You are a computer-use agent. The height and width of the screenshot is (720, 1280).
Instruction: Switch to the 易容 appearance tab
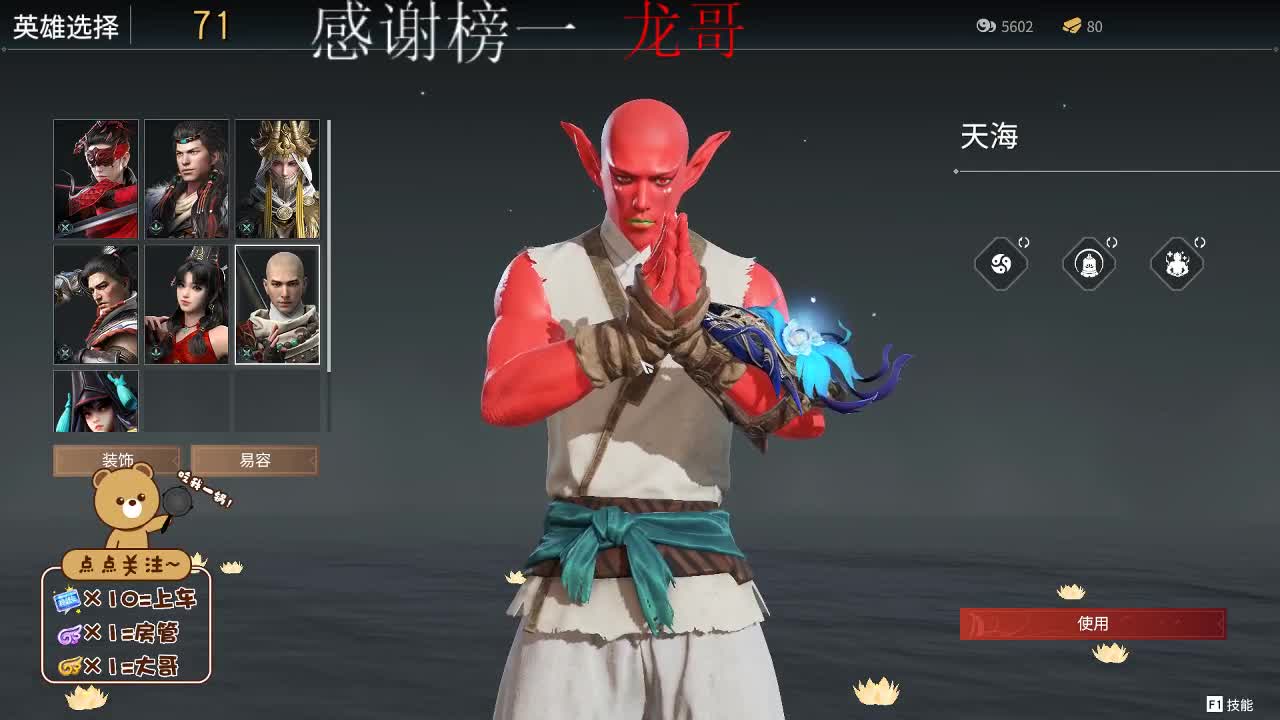[x=254, y=460]
